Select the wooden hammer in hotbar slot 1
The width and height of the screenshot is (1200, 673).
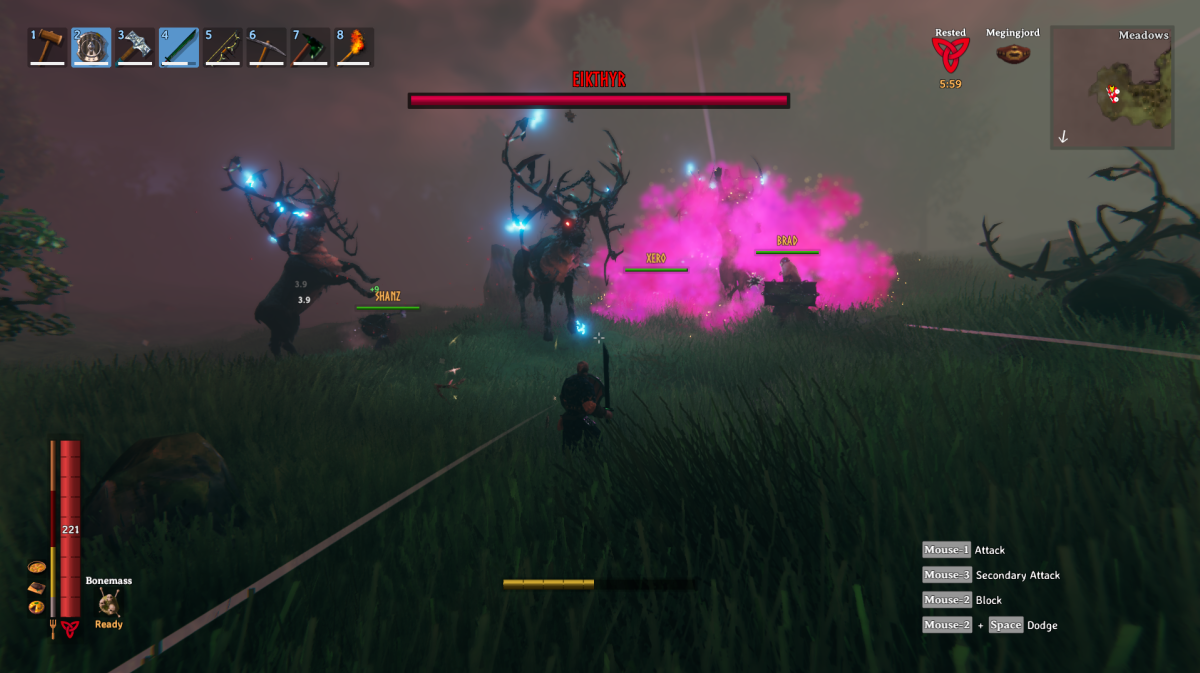coord(48,47)
